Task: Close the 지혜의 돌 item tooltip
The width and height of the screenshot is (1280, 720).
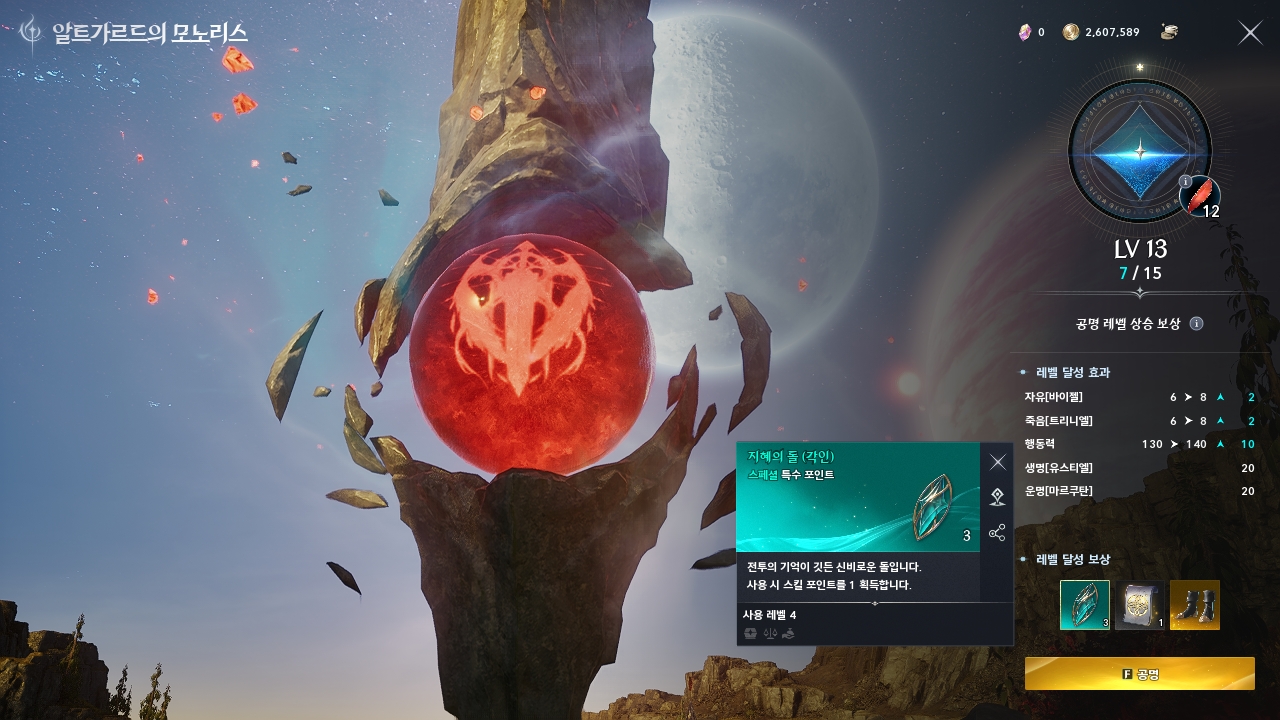Action: 997,462
